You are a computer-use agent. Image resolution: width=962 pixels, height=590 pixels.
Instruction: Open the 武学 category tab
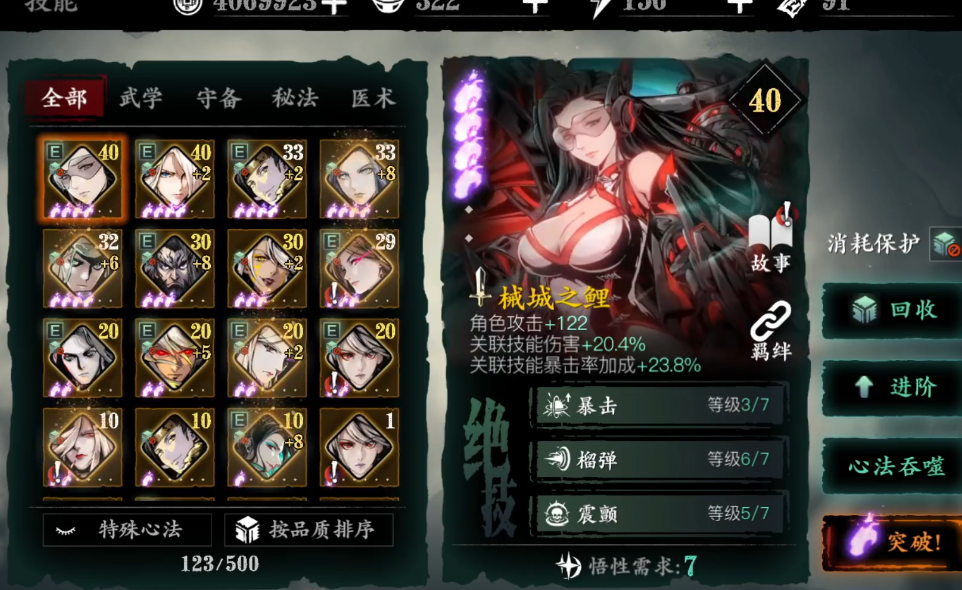[141, 98]
